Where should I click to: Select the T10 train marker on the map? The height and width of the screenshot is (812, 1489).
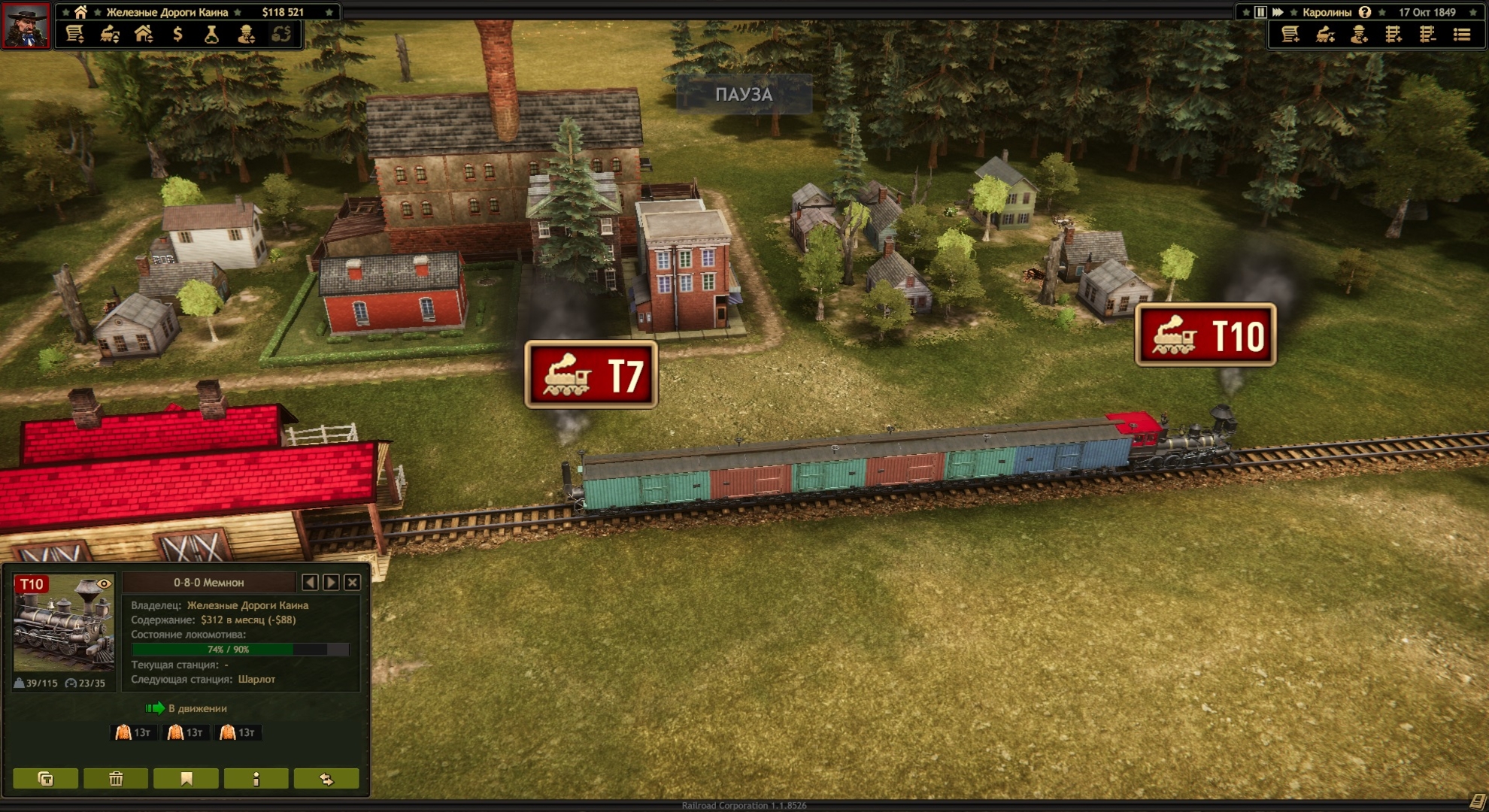[1205, 335]
